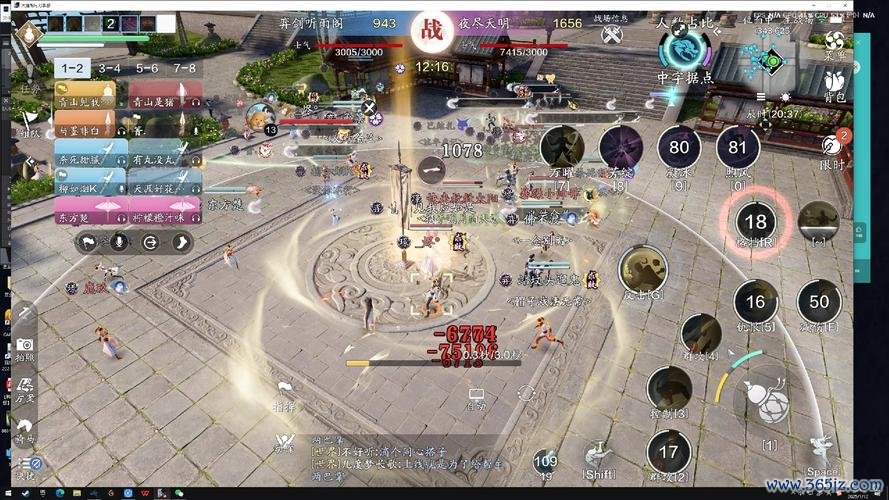Open 战场信息 crossed-swords battlefield info
This screenshot has width=889, height=500.
click(612, 34)
